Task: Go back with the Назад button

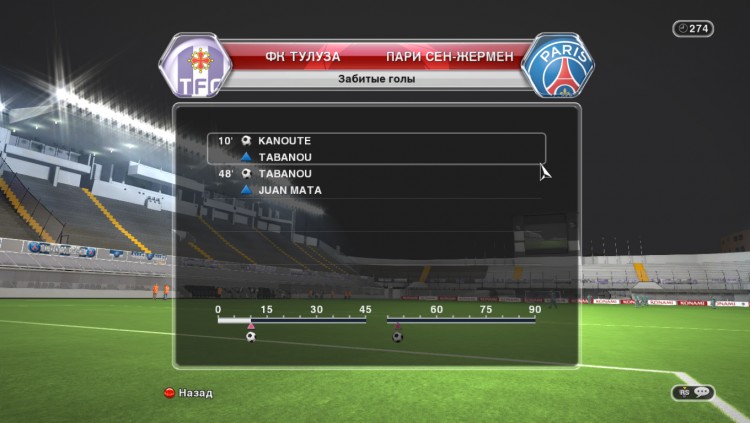Action: tap(188, 393)
